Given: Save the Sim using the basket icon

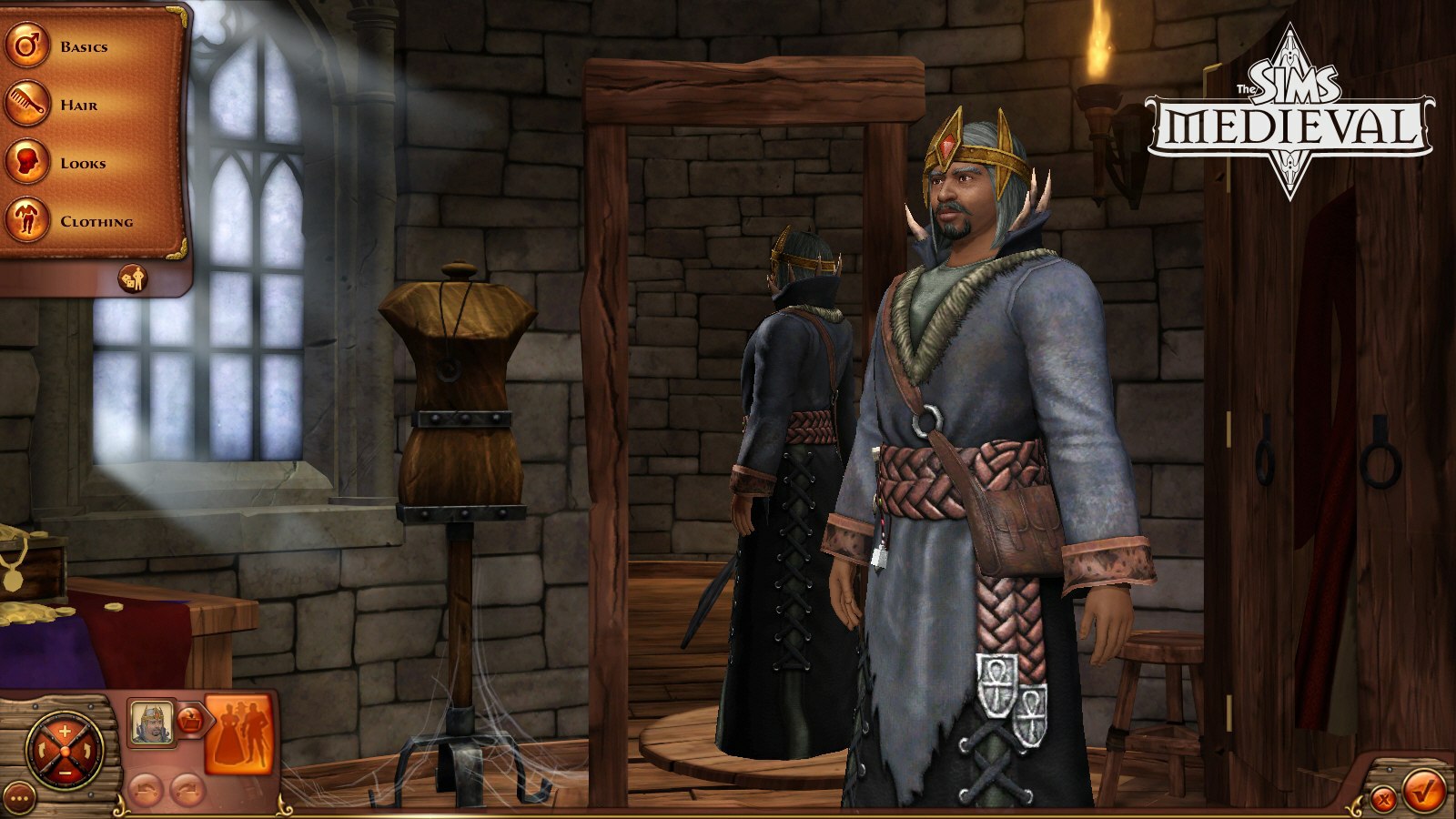Looking at the screenshot, I should pyautogui.click(x=191, y=718).
